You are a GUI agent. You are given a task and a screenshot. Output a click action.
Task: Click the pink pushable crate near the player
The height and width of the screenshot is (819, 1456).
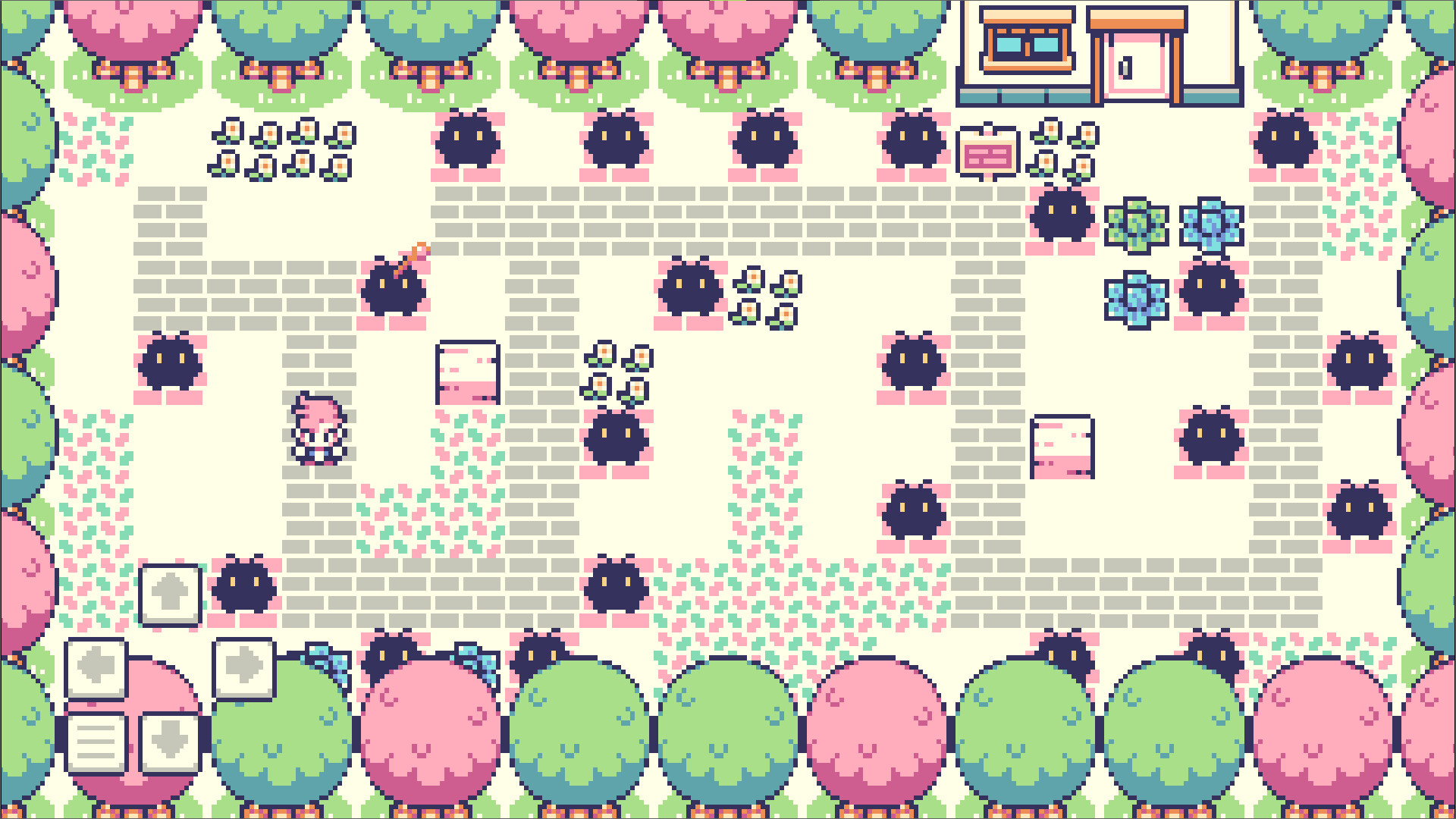(x=466, y=372)
